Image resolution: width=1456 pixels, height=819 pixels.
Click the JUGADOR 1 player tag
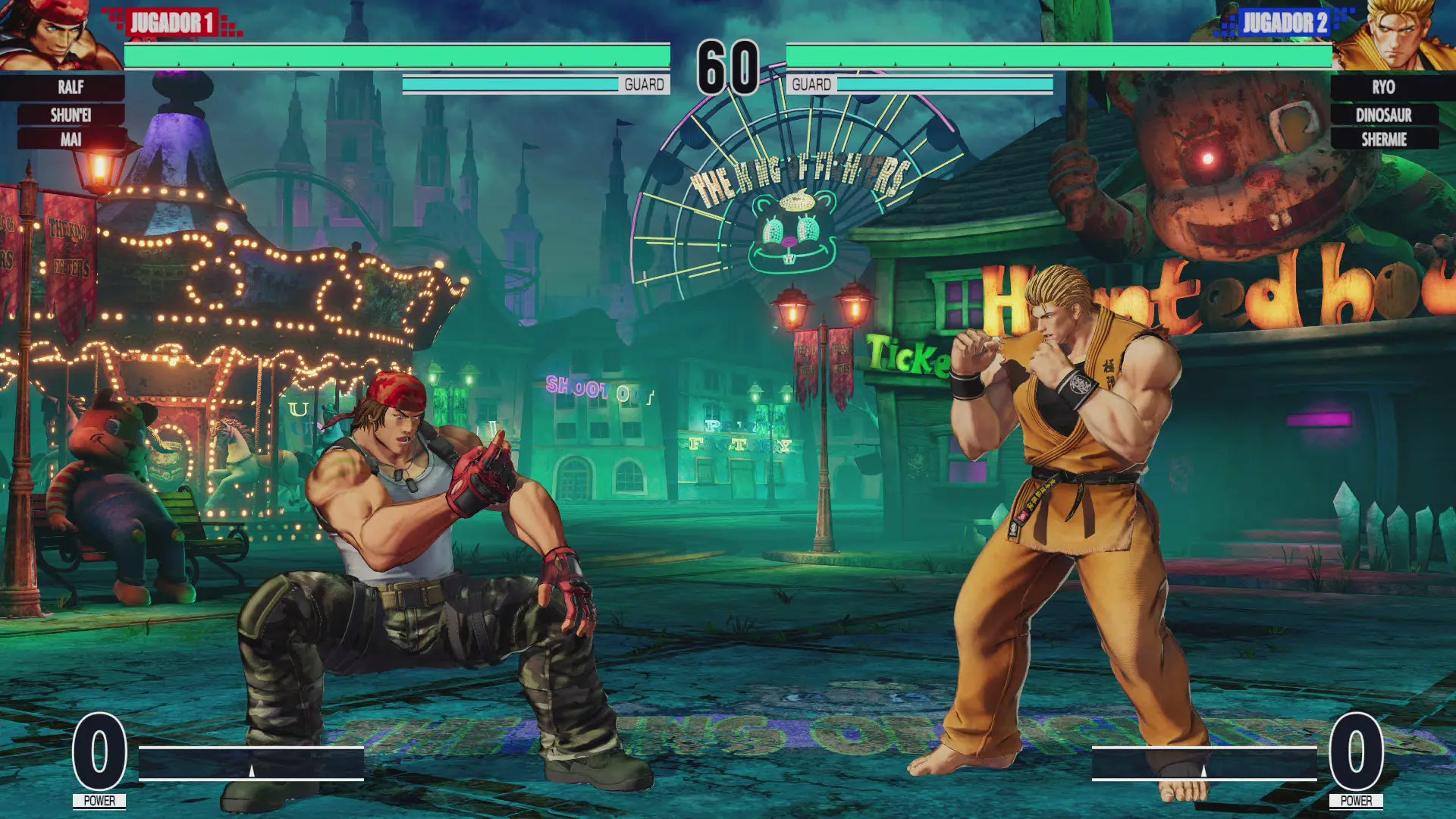point(172,23)
